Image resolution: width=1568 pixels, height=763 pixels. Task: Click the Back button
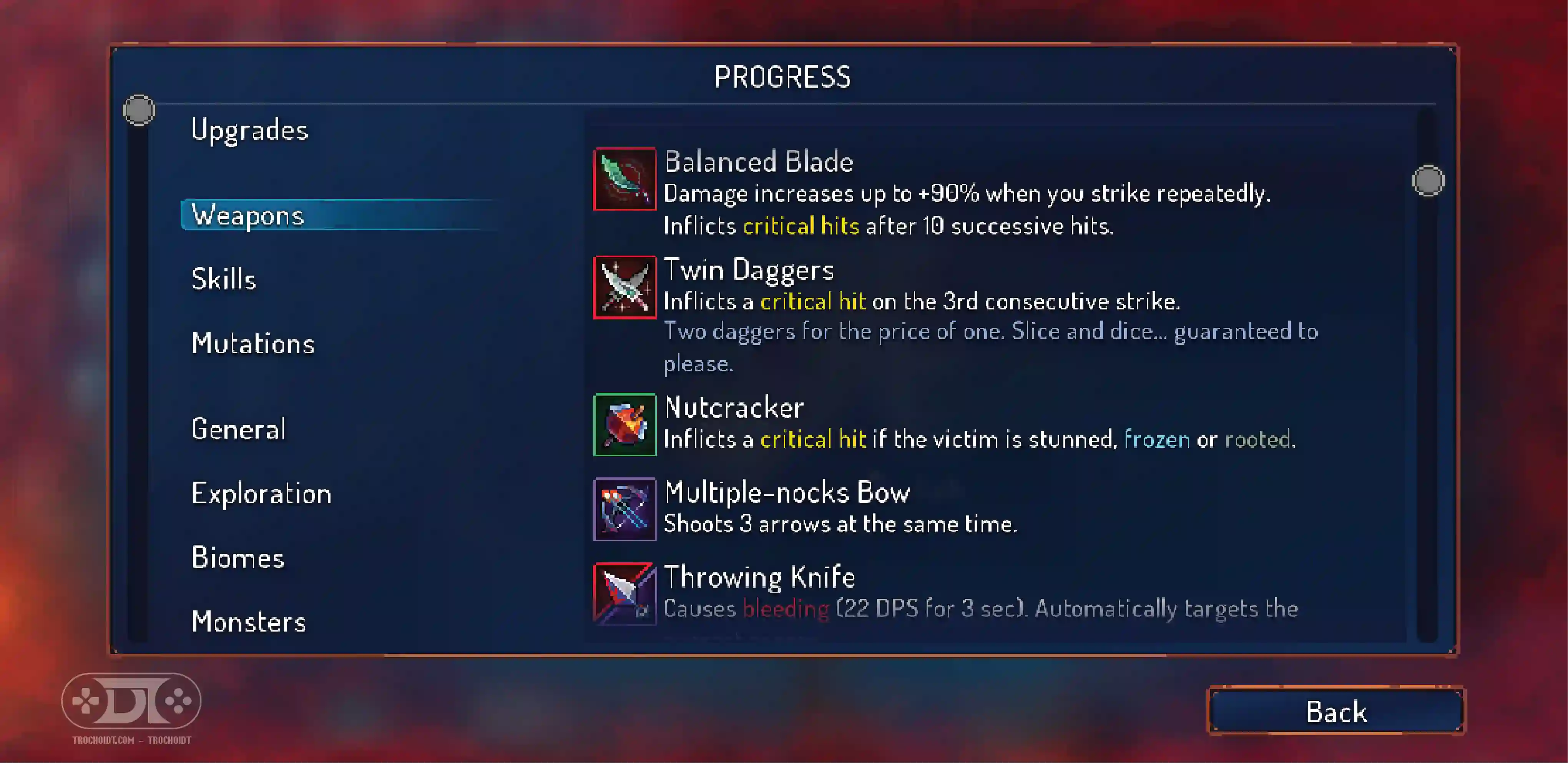tap(1336, 711)
